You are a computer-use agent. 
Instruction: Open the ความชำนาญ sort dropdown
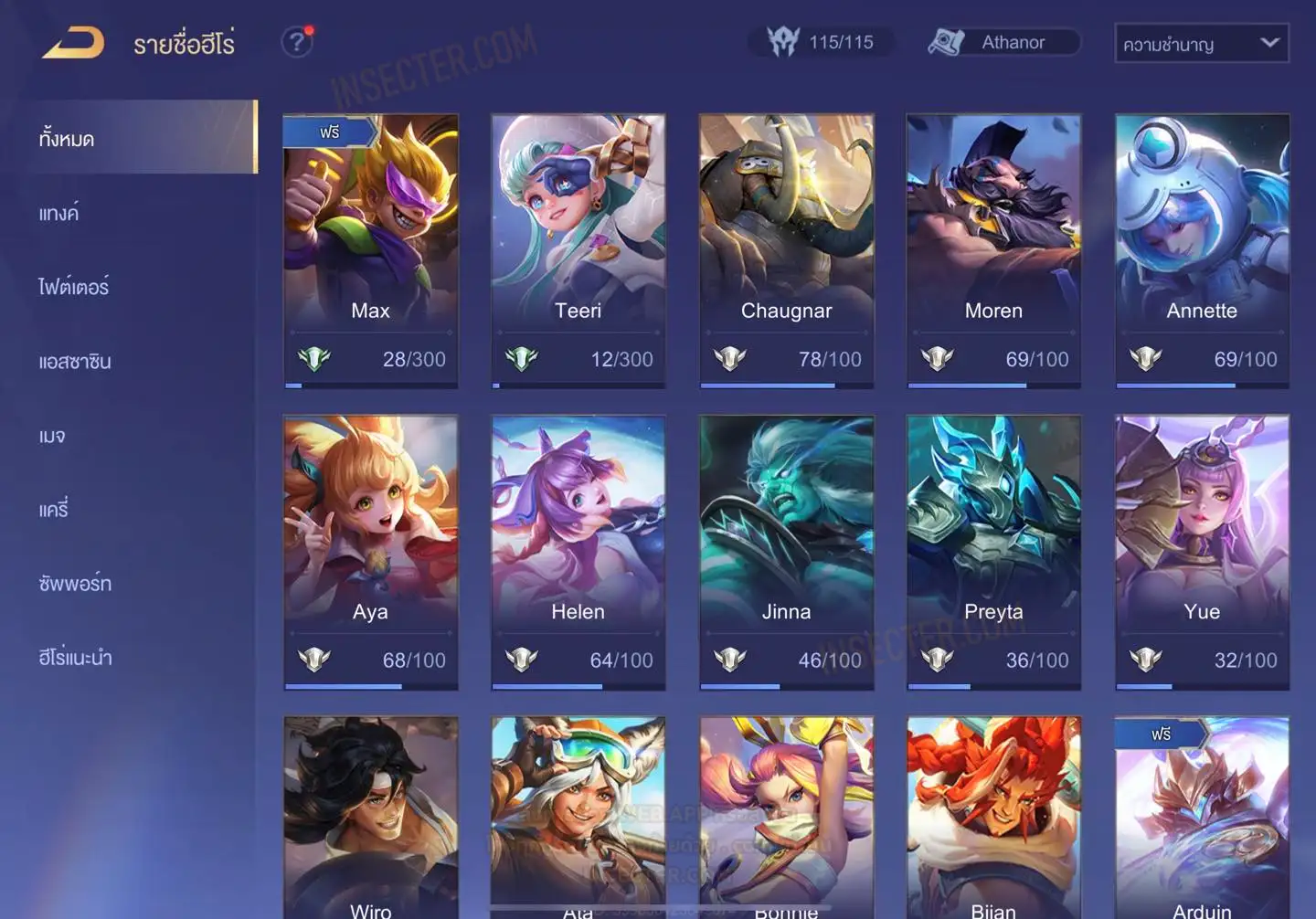[x=1201, y=43]
